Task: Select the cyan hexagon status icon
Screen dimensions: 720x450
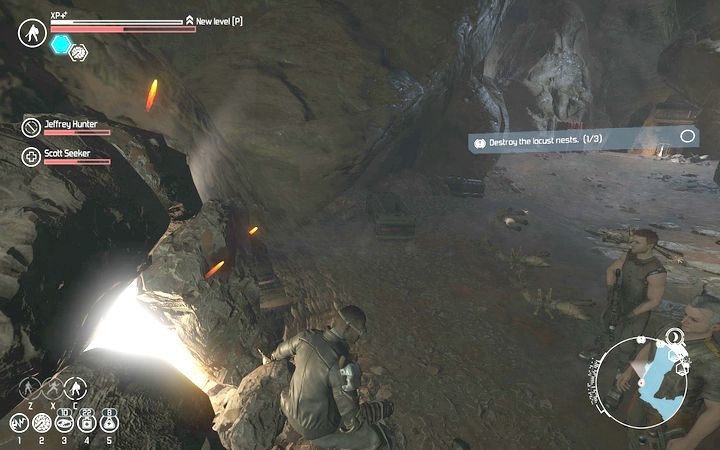Action: [61, 45]
